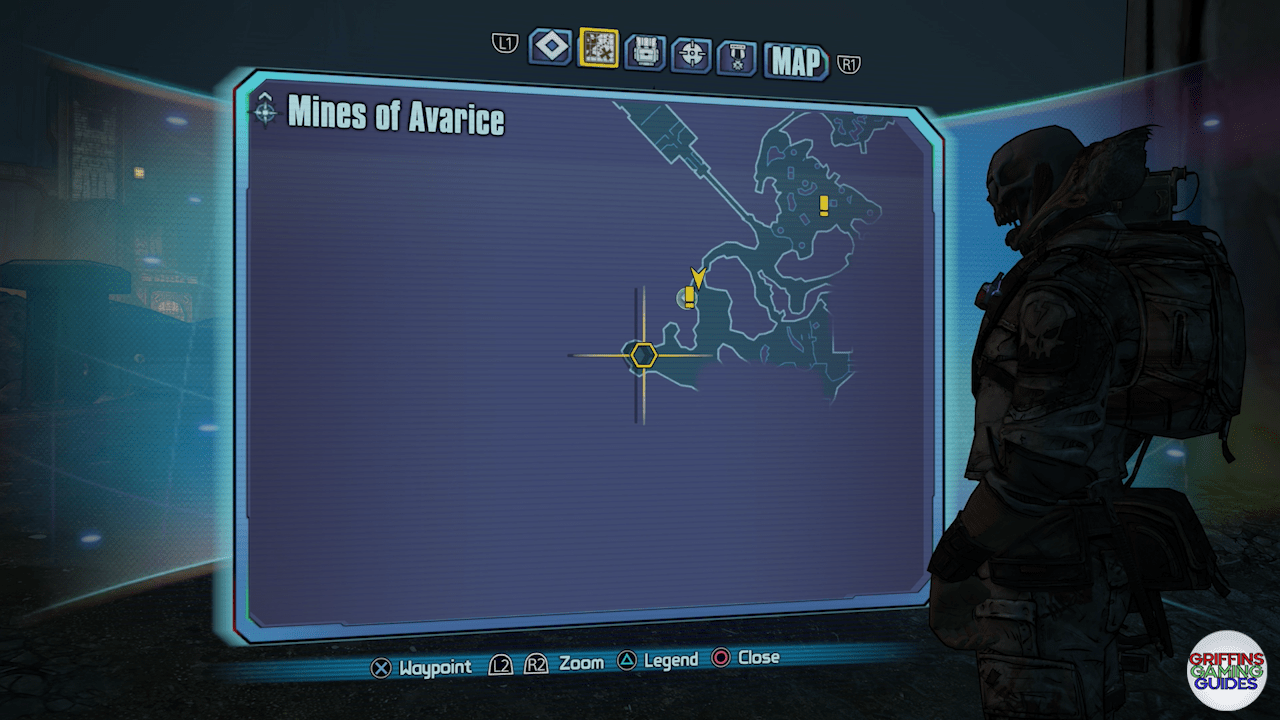Image resolution: width=1280 pixels, height=720 pixels.
Task: Click the yellow player arrow on the map
Action: (x=698, y=277)
